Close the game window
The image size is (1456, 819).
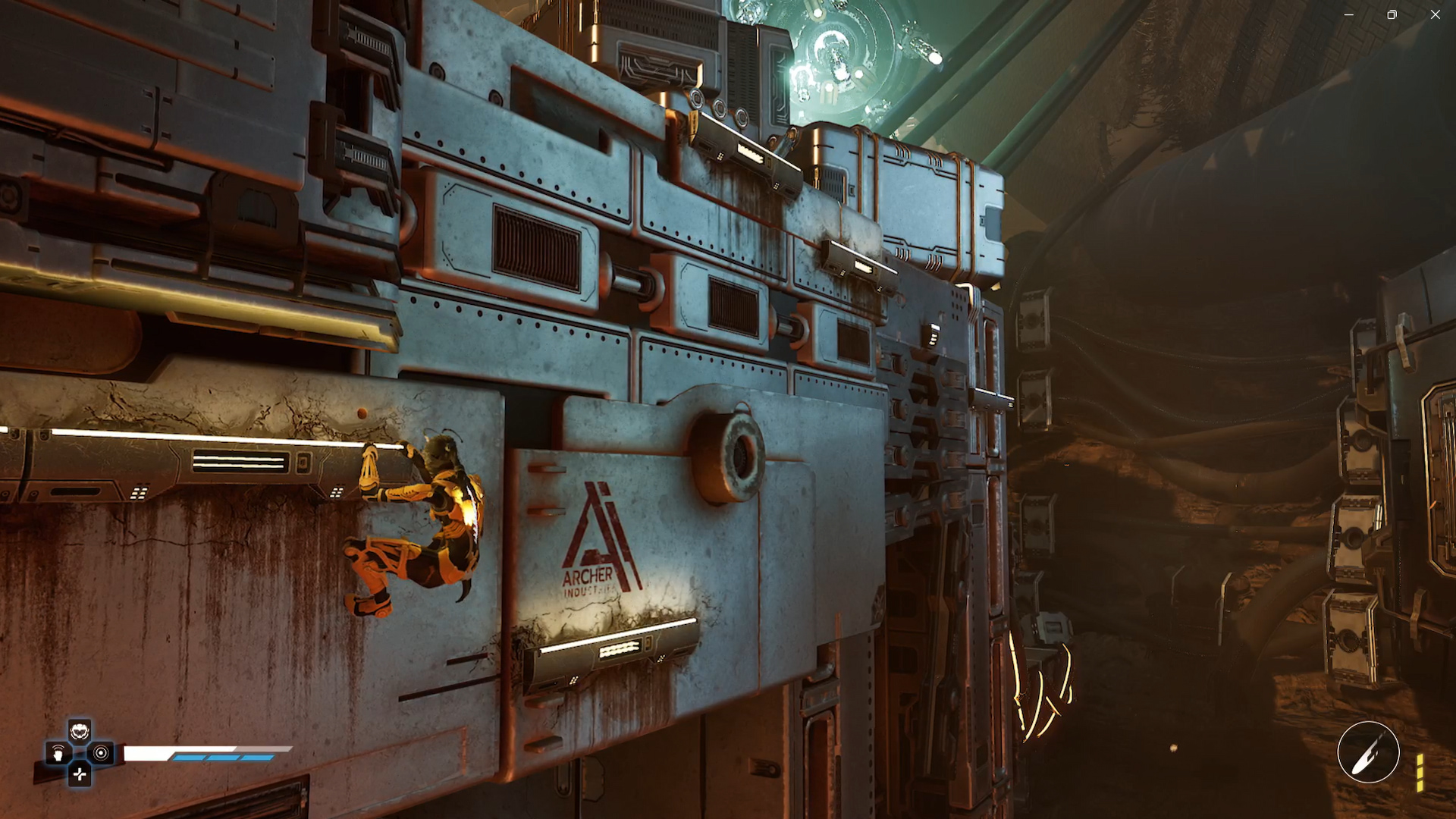pos(1435,14)
